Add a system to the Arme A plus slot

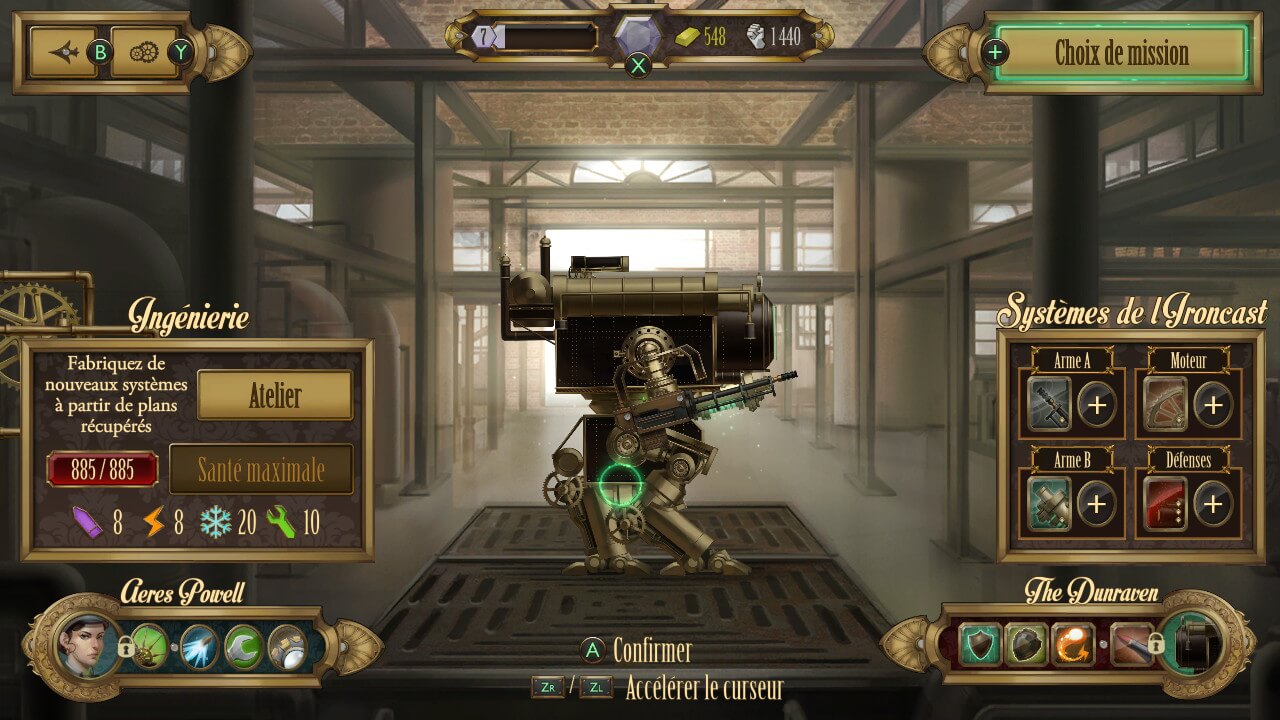[x=1097, y=404]
